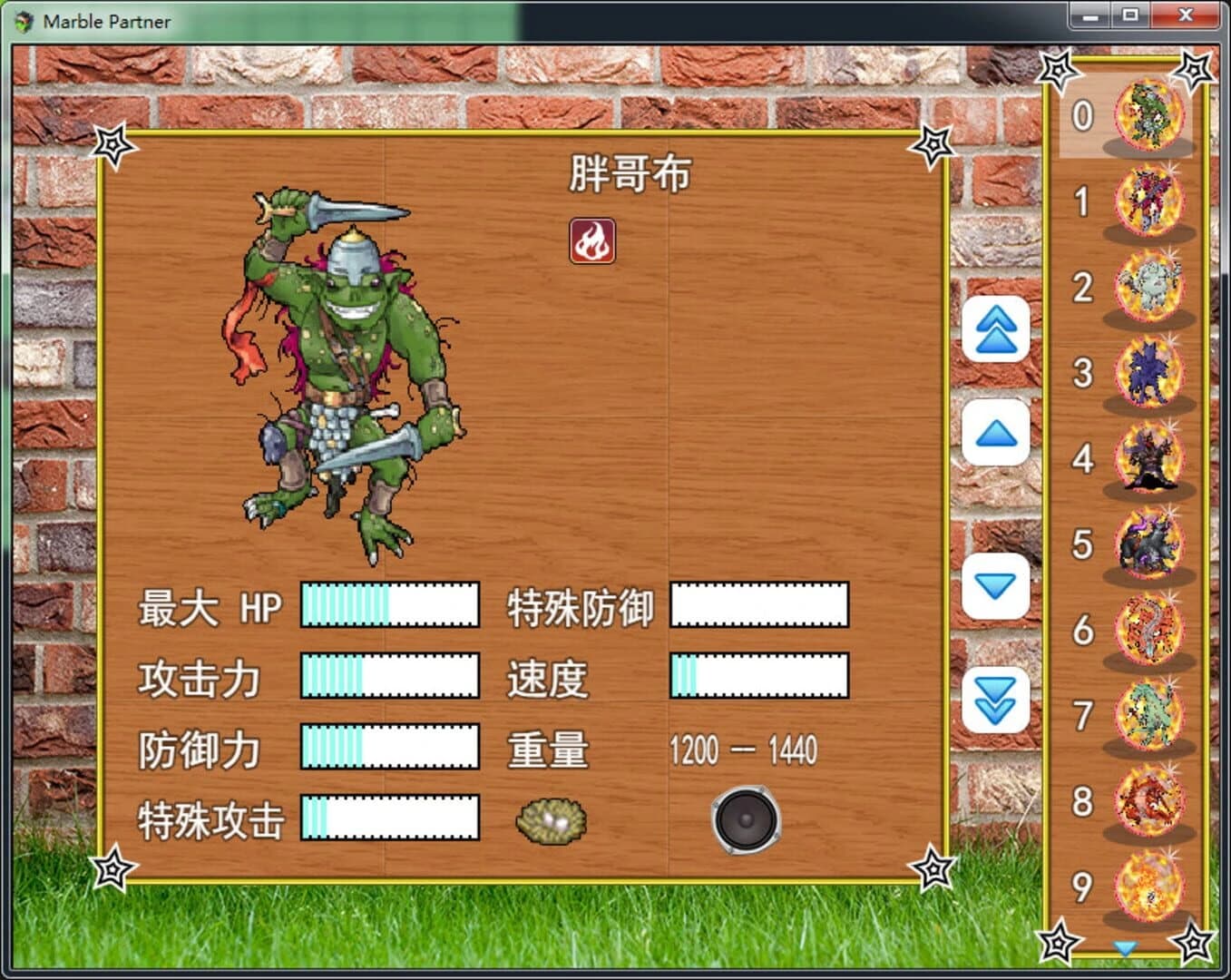1231x980 pixels.
Task: Click the small blue triangle below the monster list
Action: (1125, 948)
